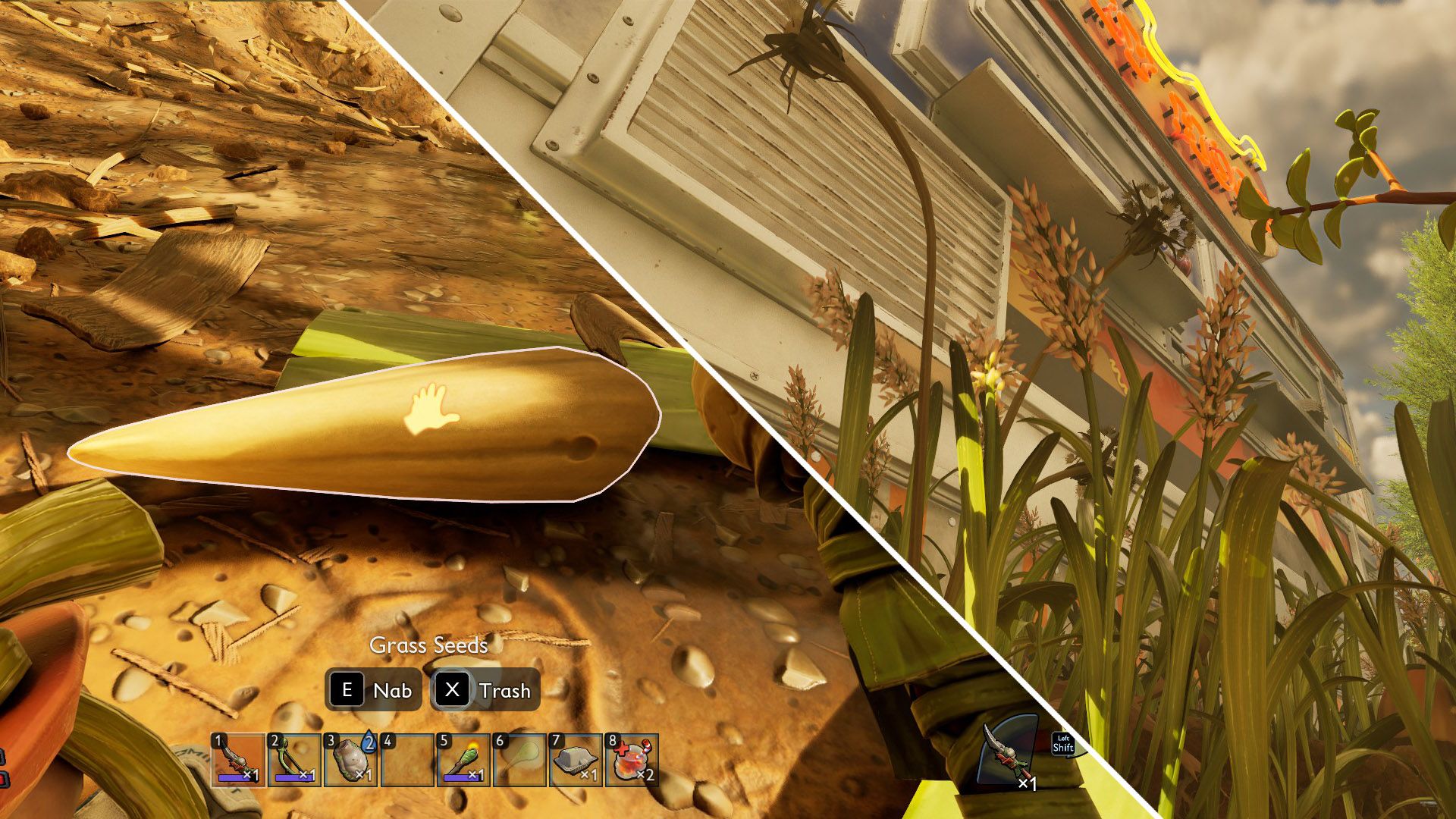Image resolution: width=1456 pixels, height=819 pixels.
Task: Equip the bow from hotbar slot 2
Action: click(295, 760)
